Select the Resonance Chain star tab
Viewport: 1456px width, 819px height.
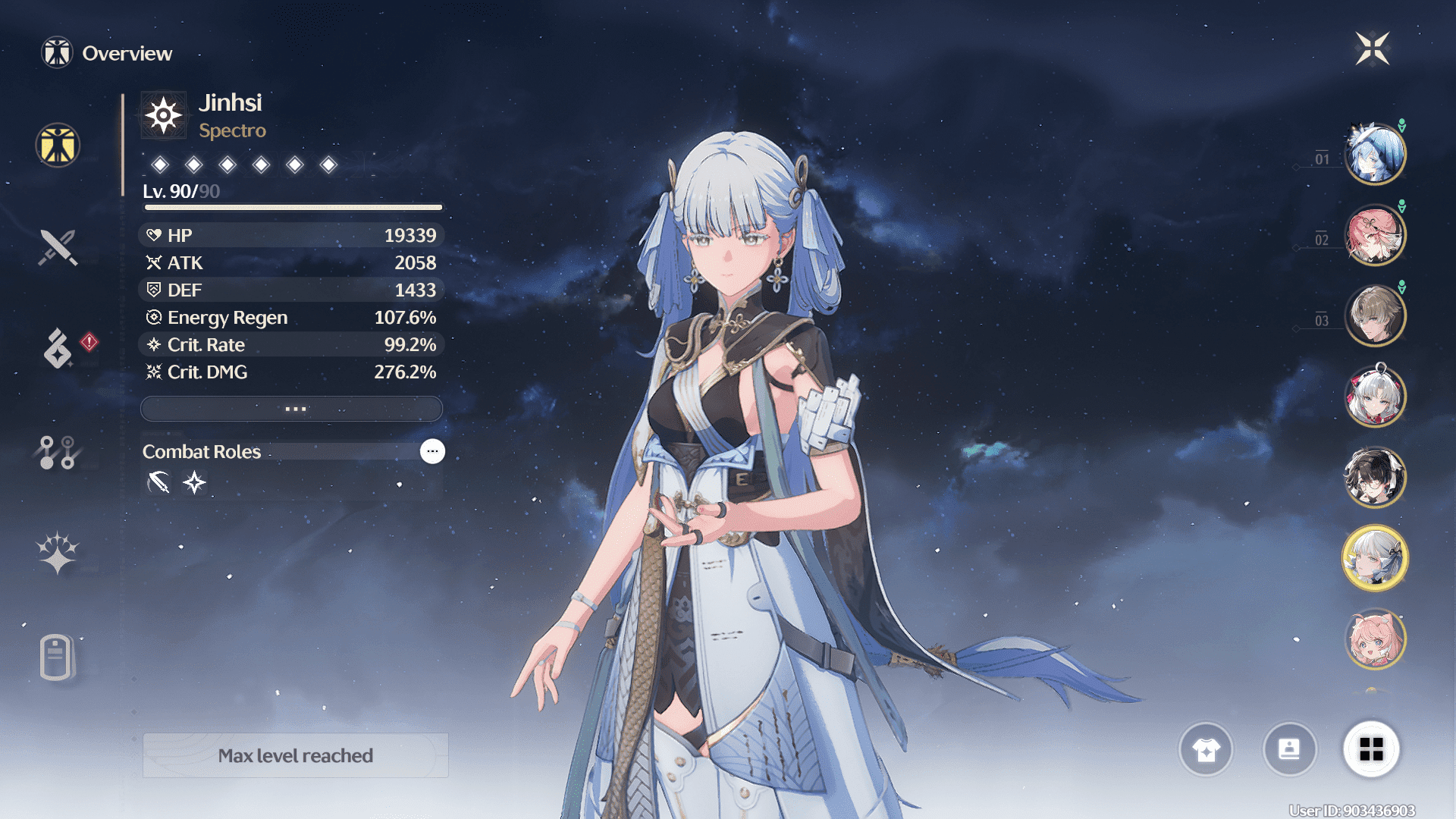pyautogui.click(x=58, y=553)
